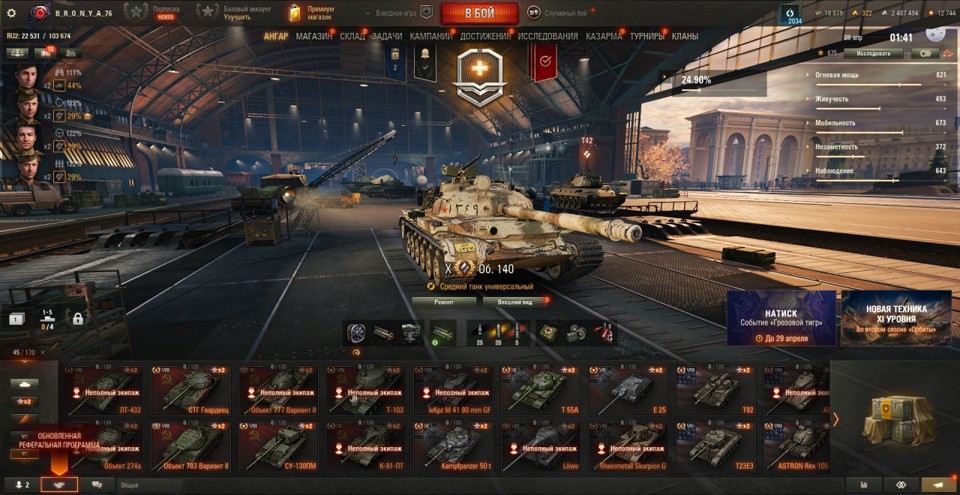Screen dimensions: 960x495
Task: Open the СКЛАД tab
Action: coord(353,36)
